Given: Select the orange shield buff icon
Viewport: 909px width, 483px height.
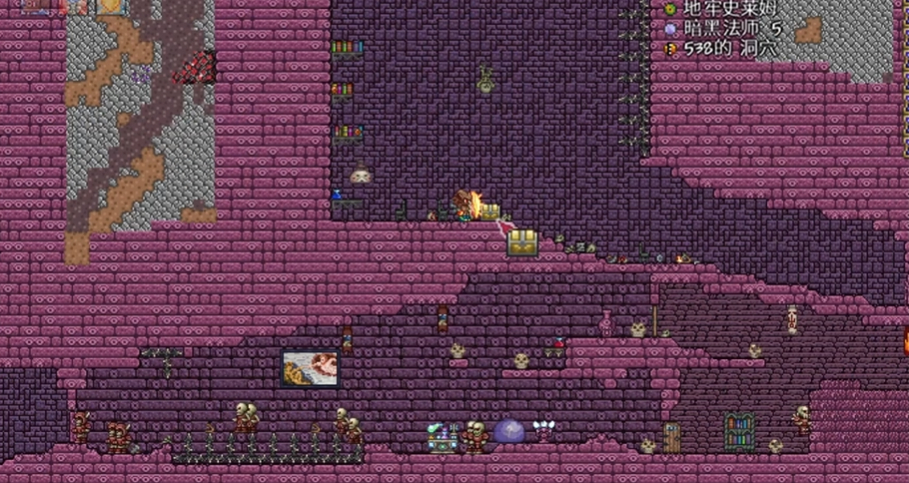Looking at the screenshot, I should coord(109,5).
